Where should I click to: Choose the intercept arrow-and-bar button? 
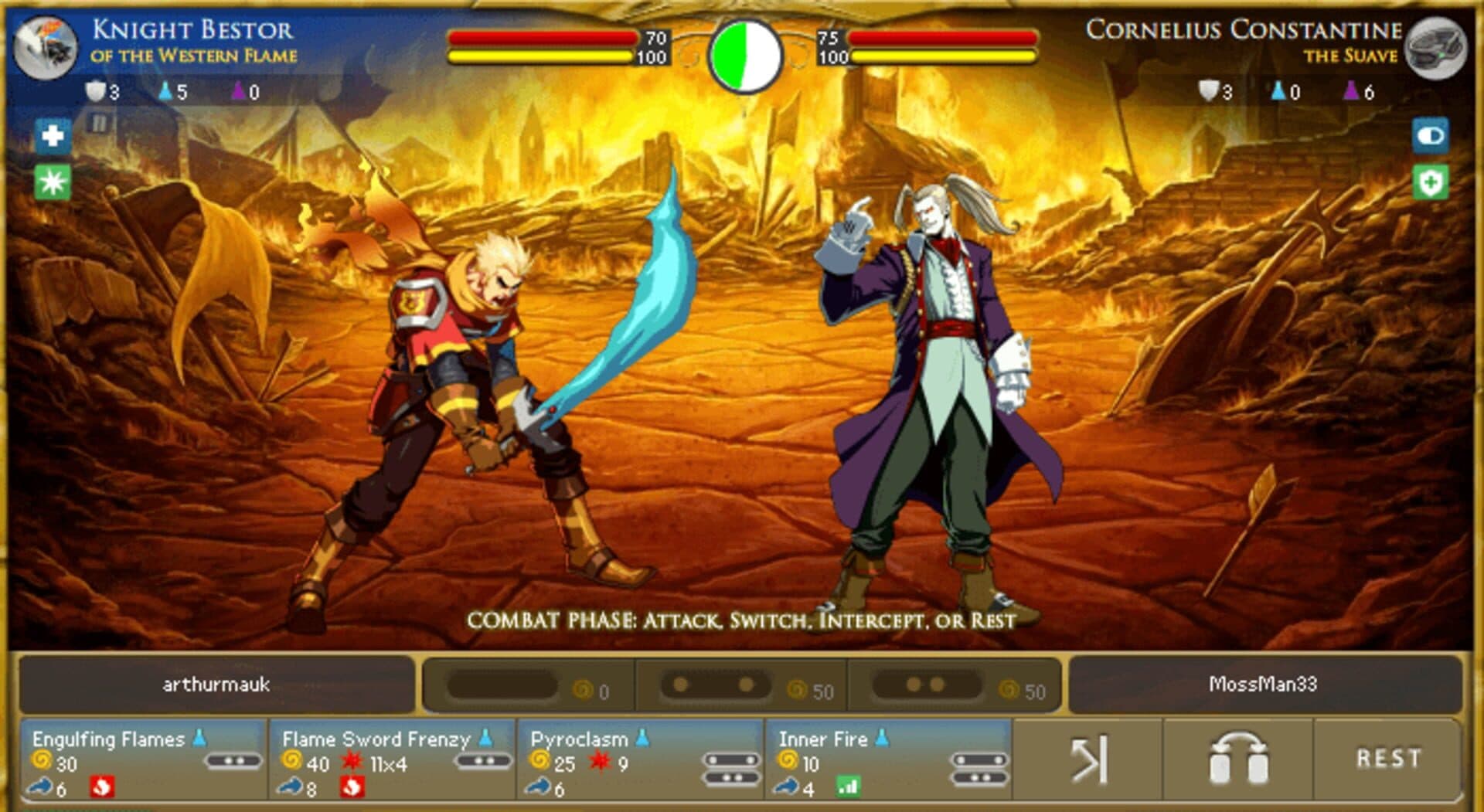[x=1088, y=759]
